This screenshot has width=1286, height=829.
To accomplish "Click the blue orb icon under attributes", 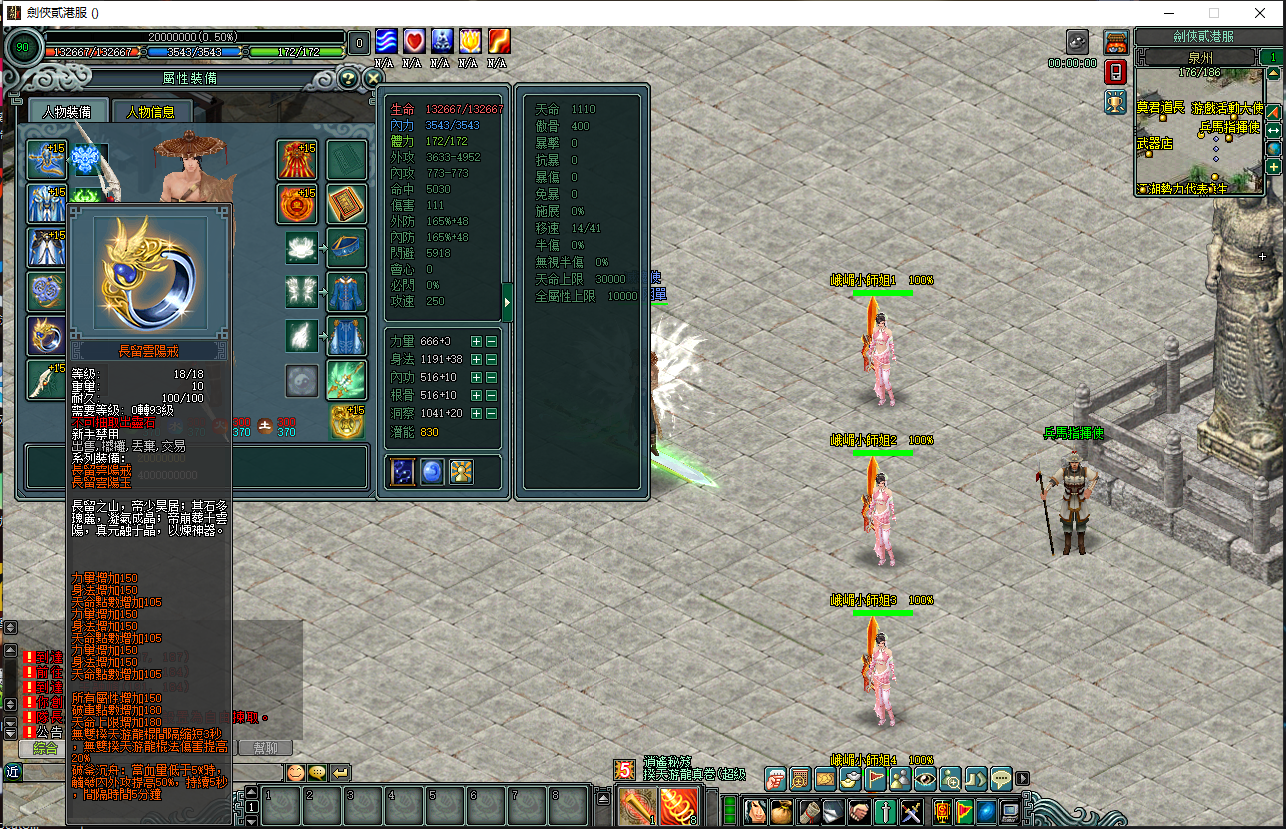I will (x=432, y=472).
